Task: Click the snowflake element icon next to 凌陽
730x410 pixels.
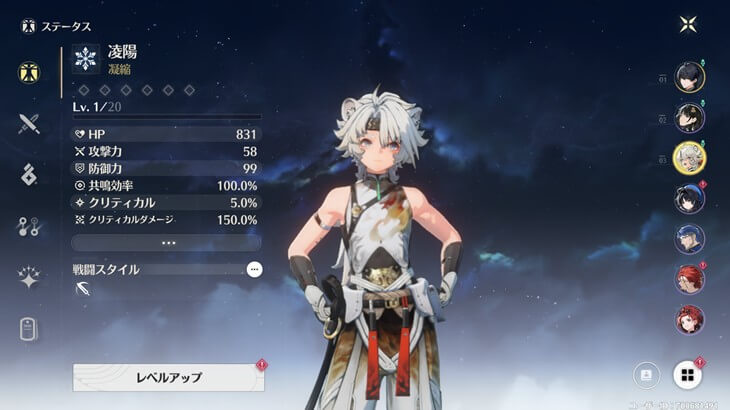Action: coord(86,59)
